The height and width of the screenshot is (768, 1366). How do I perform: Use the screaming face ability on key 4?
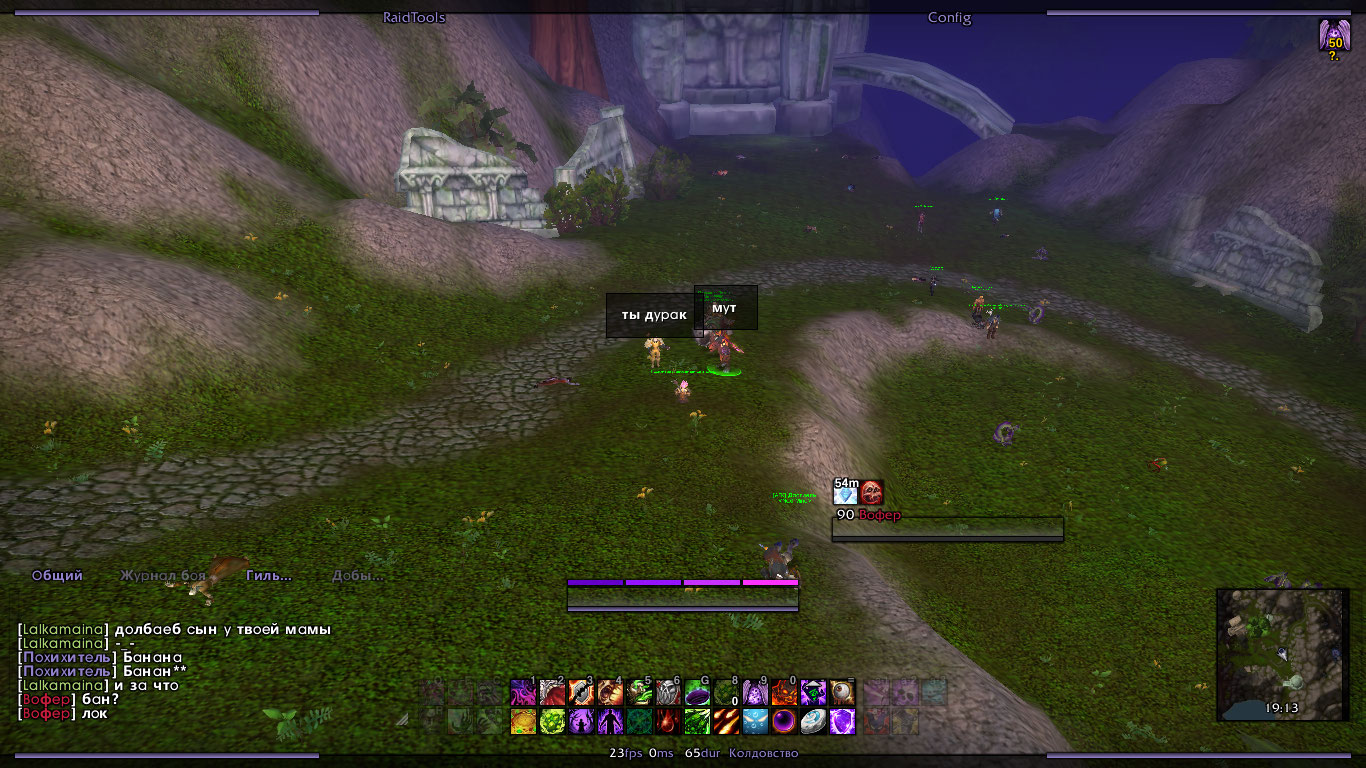click(610, 692)
